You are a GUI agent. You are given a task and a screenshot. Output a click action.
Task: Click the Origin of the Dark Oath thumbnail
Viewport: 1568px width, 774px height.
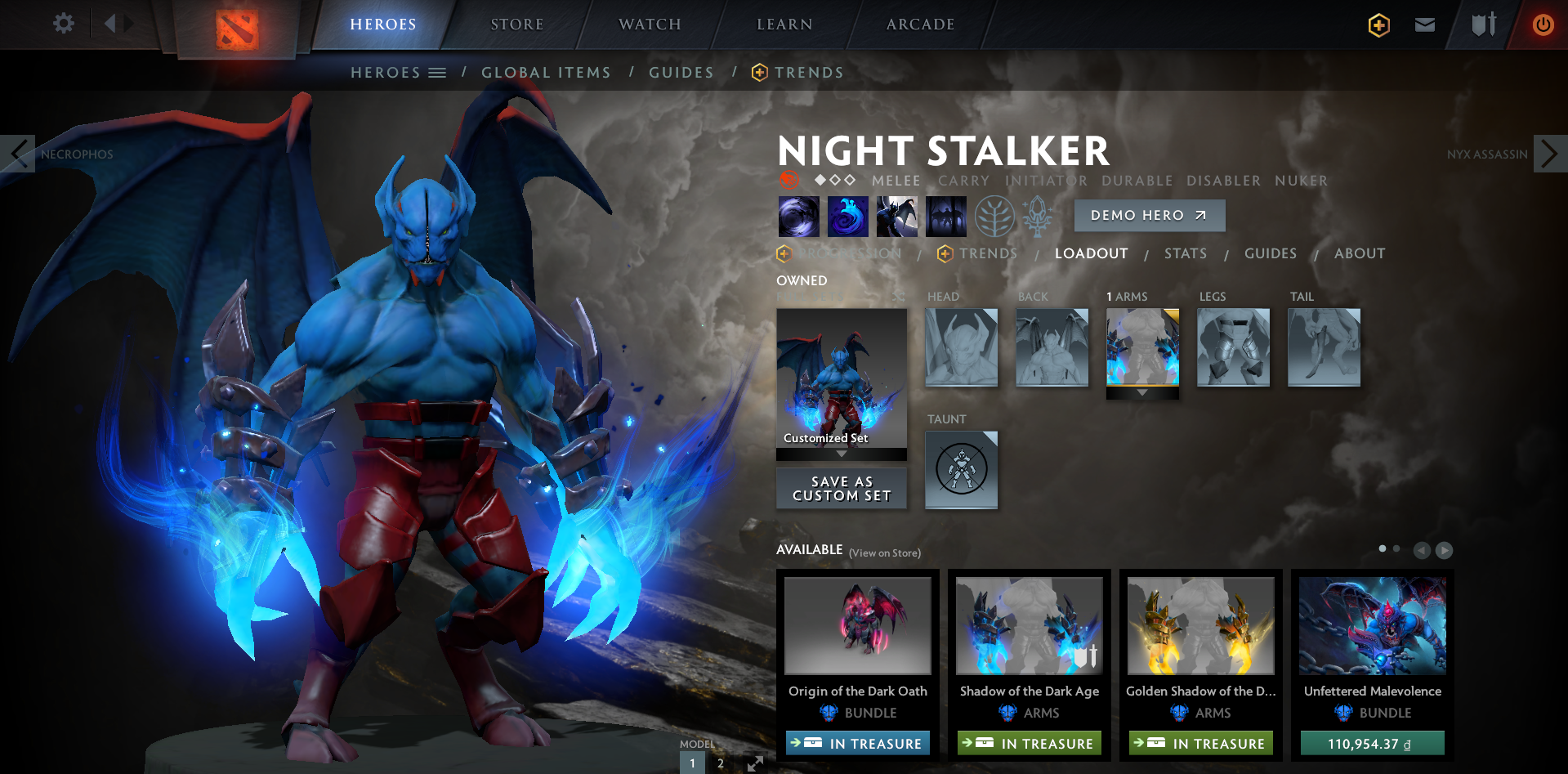(x=857, y=625)
